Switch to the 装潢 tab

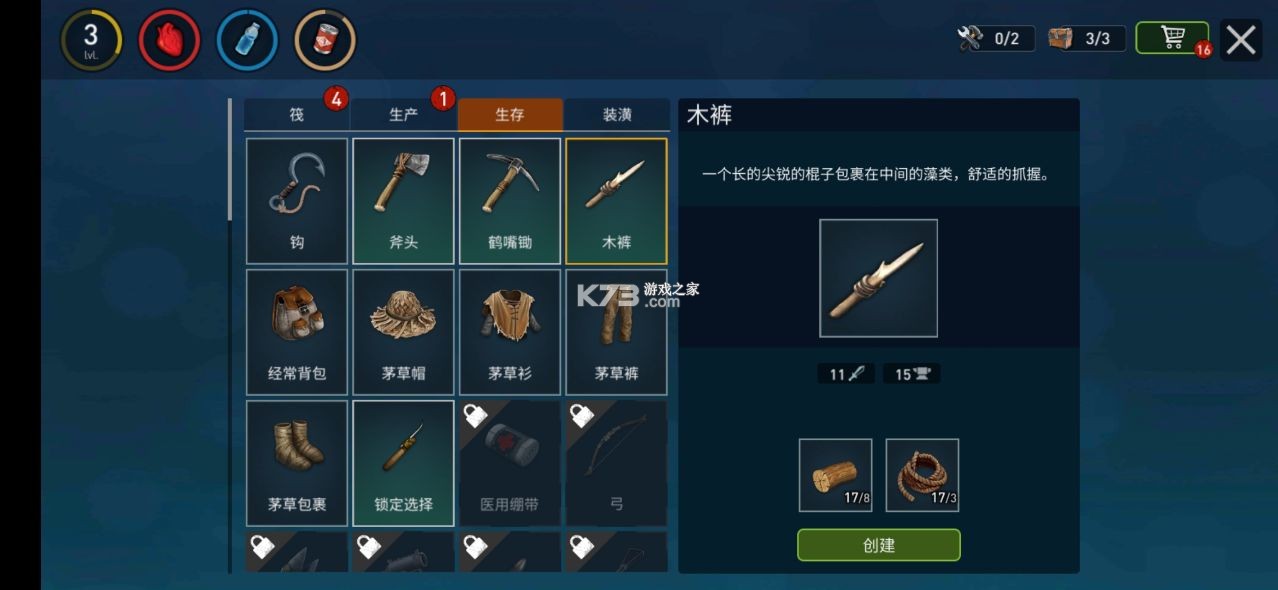pos(616,115)
